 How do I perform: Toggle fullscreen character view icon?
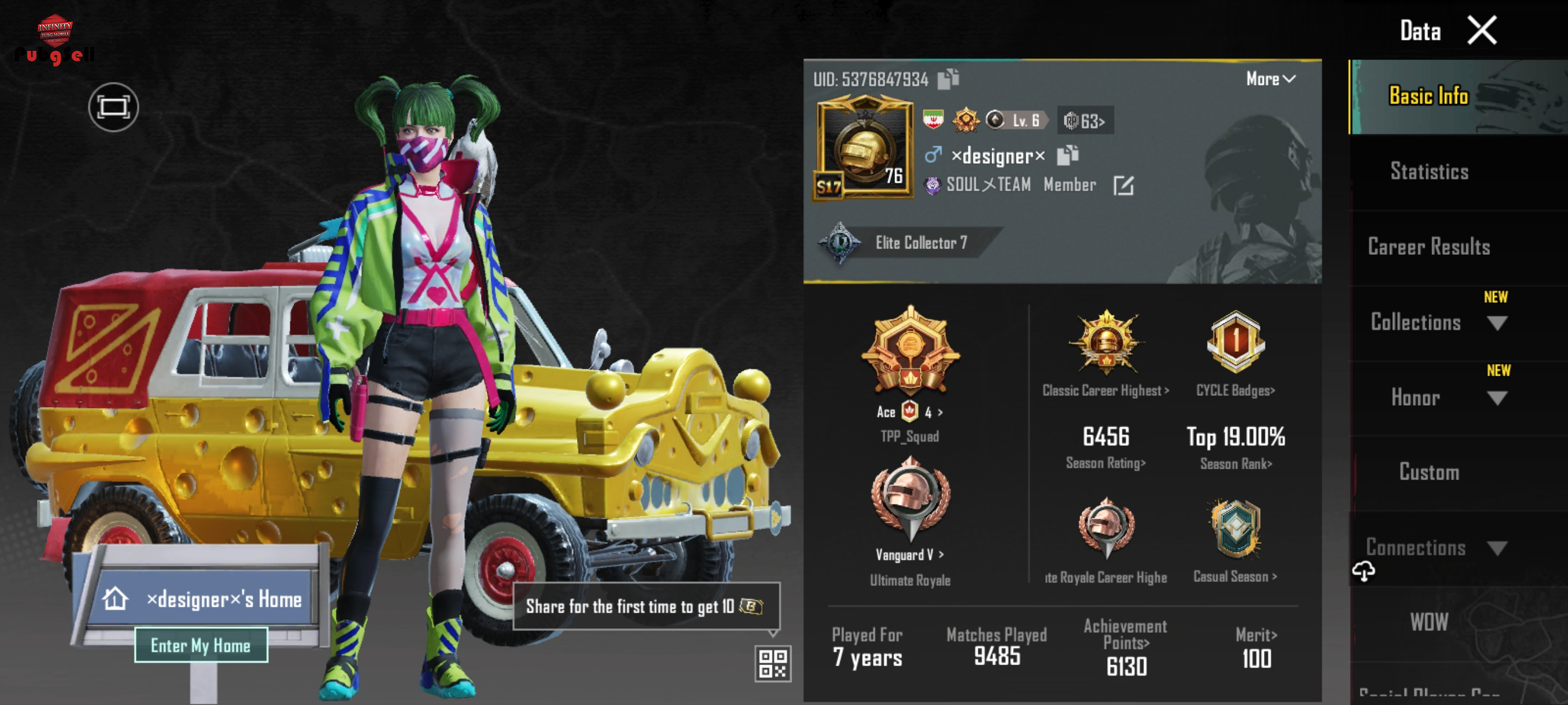[113, 107]
